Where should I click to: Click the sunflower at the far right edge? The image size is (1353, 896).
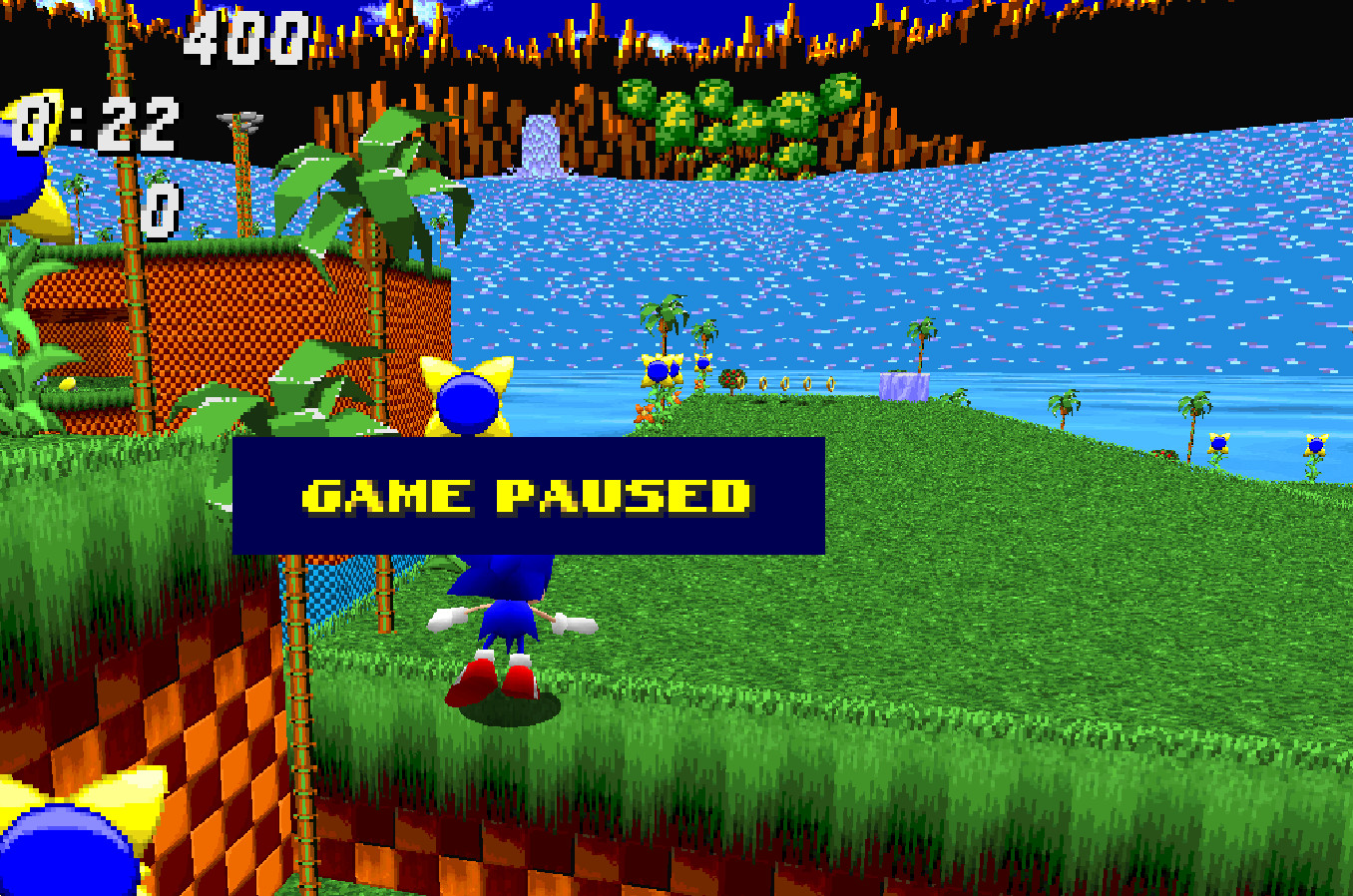pos(1317,444)
